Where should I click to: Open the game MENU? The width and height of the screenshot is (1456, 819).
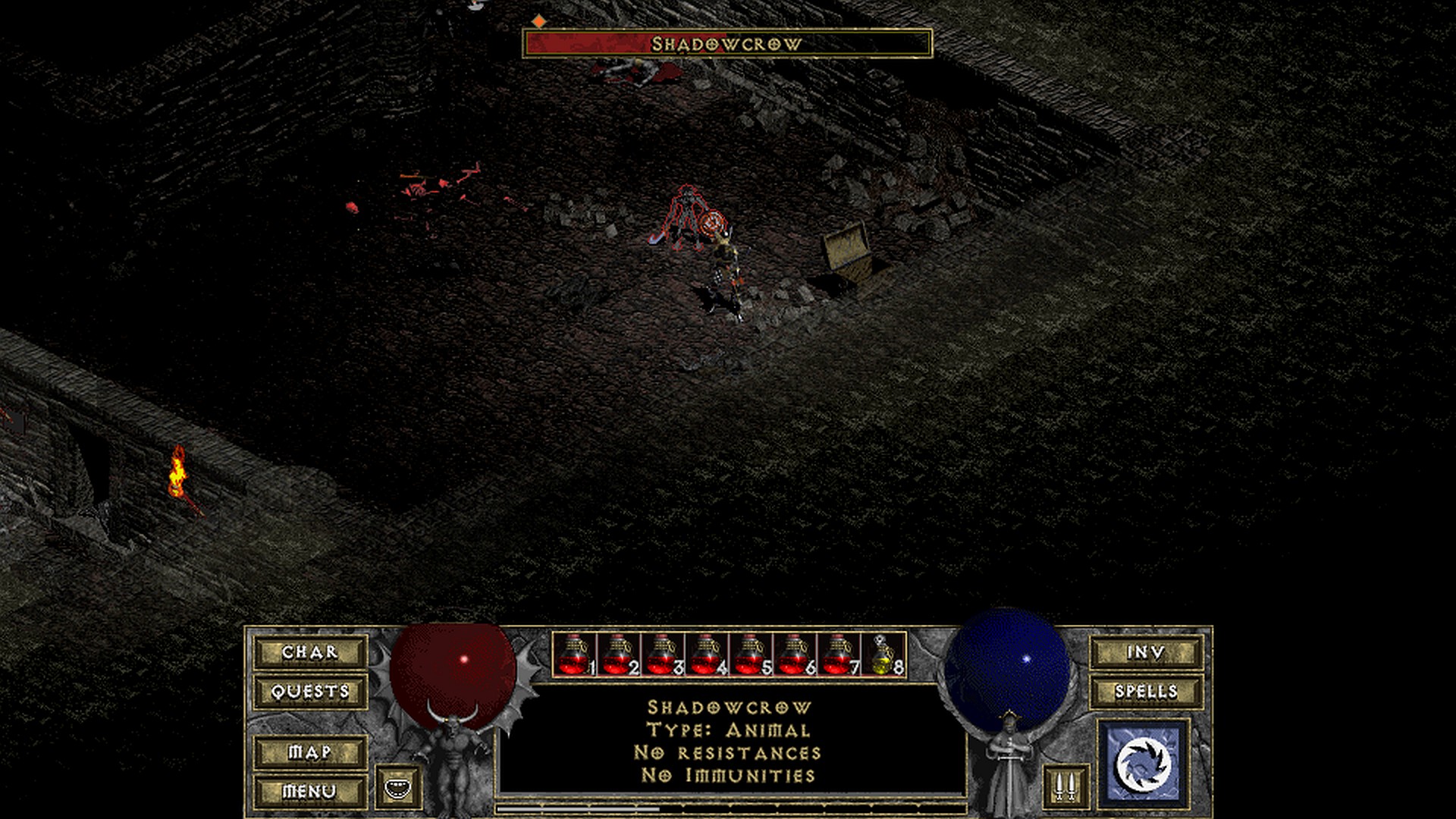[x=310, y=792]
